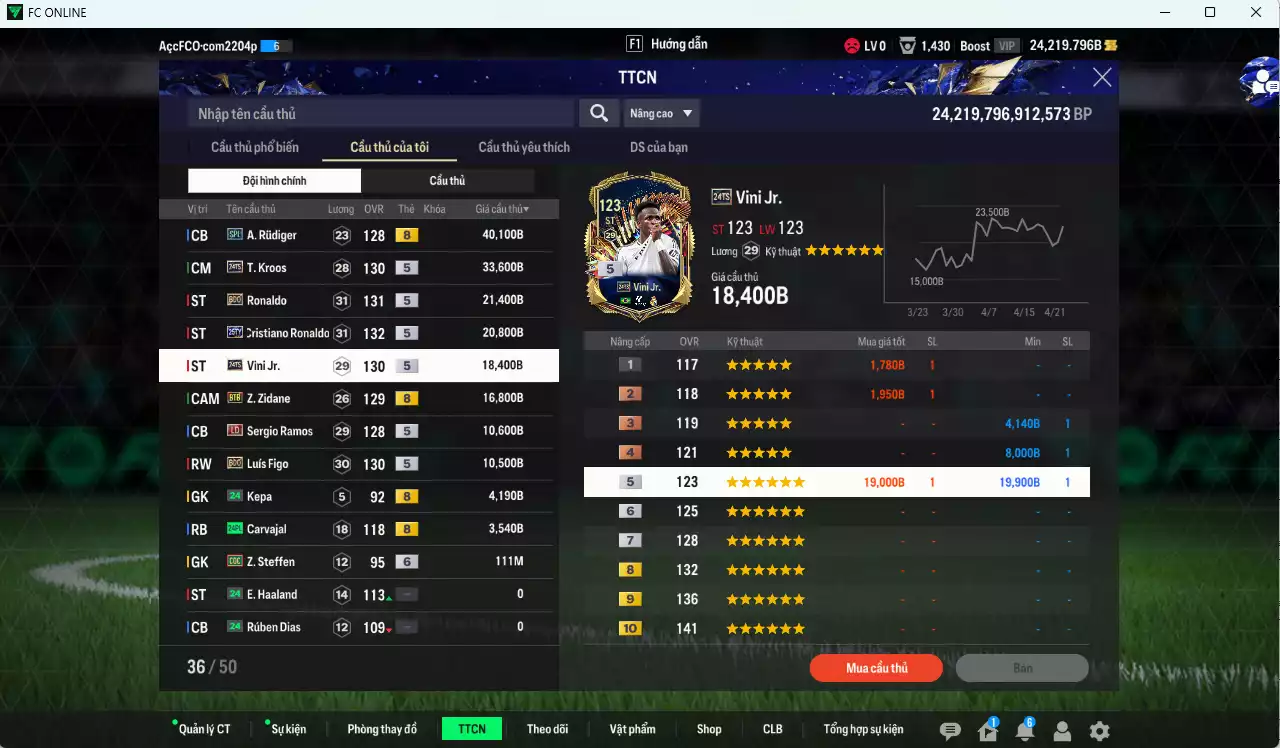
Task: Switch to Cầu thủ phổ biến tab
Action: point(254,147)
